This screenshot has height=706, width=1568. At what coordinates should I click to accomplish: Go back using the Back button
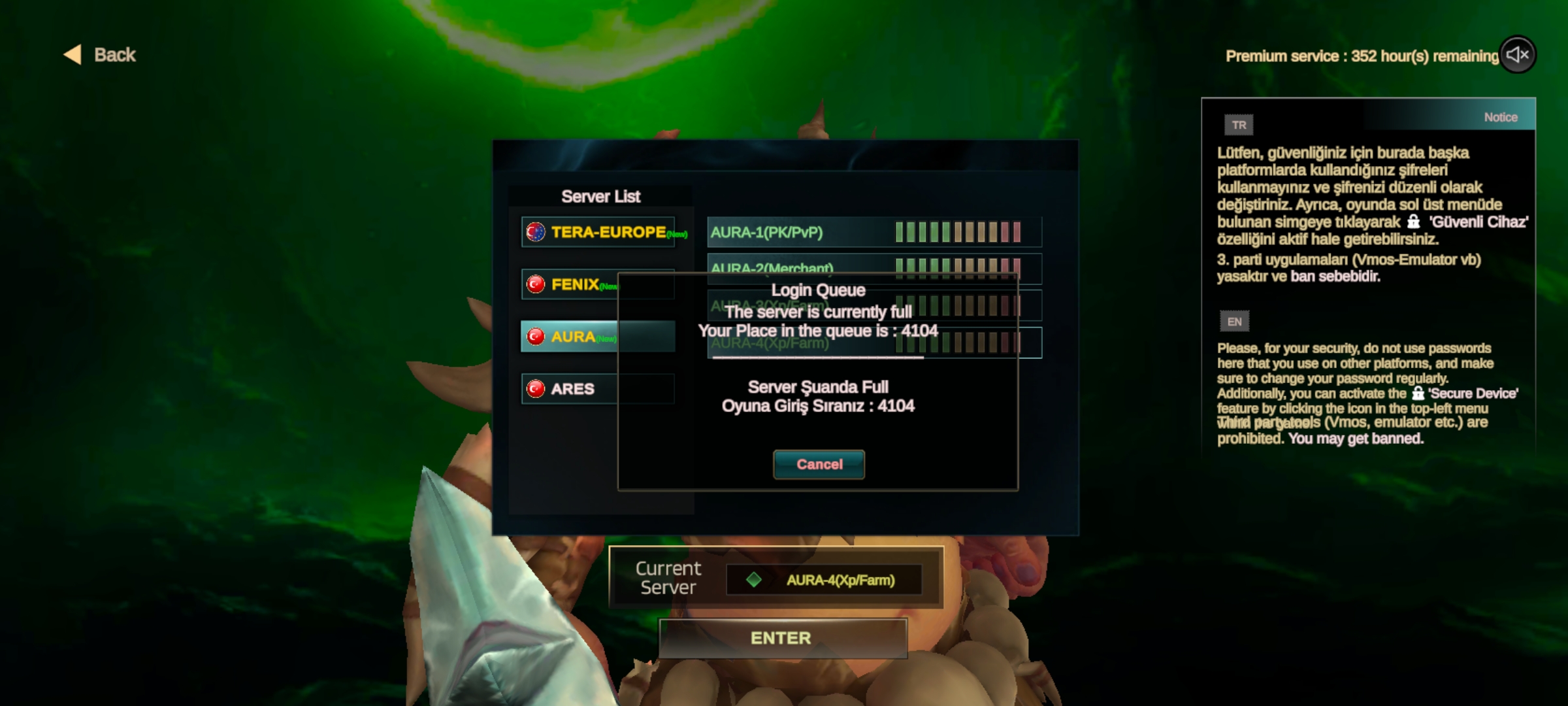101,55
